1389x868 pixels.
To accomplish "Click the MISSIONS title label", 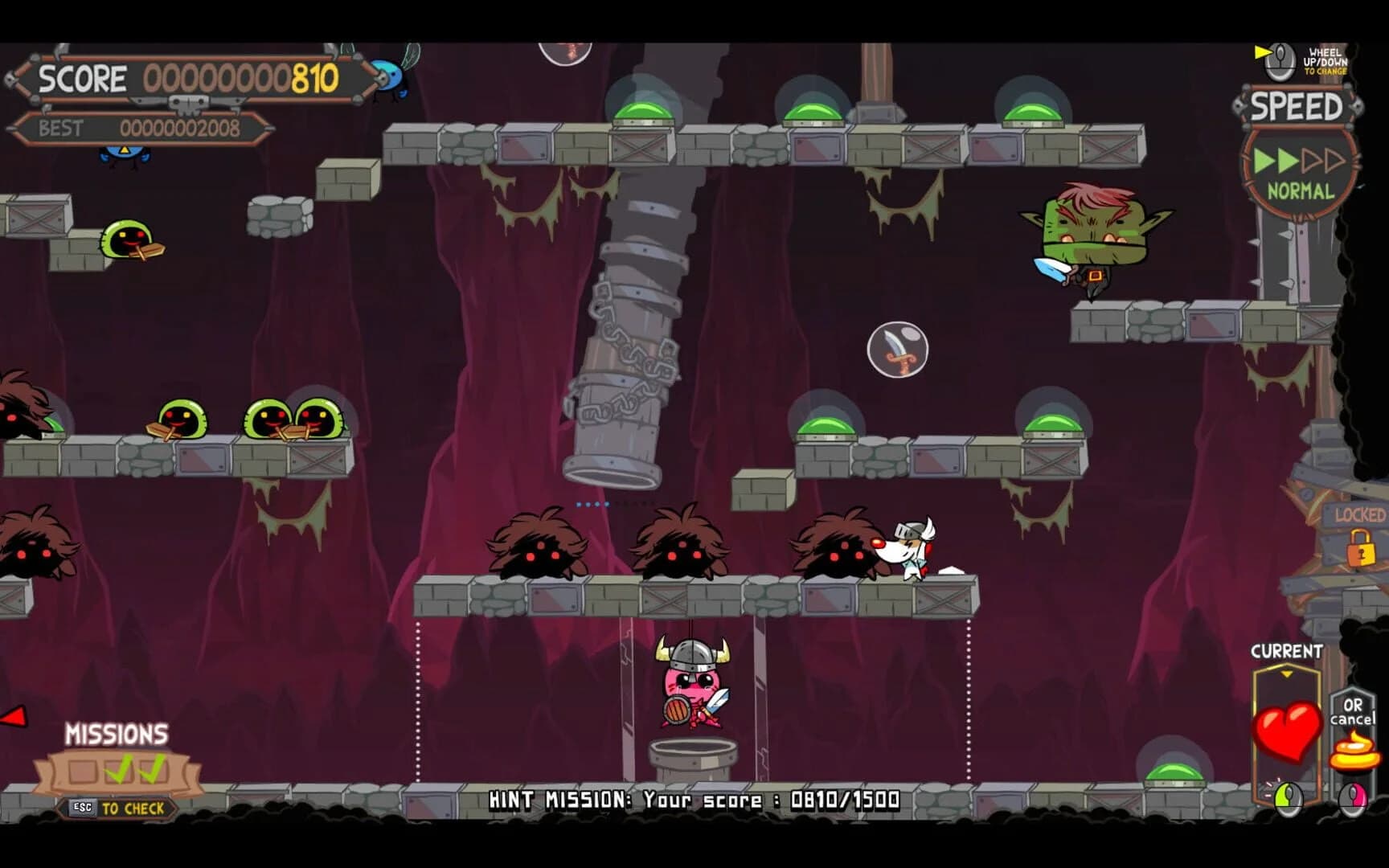I will (x=117, y=734).
